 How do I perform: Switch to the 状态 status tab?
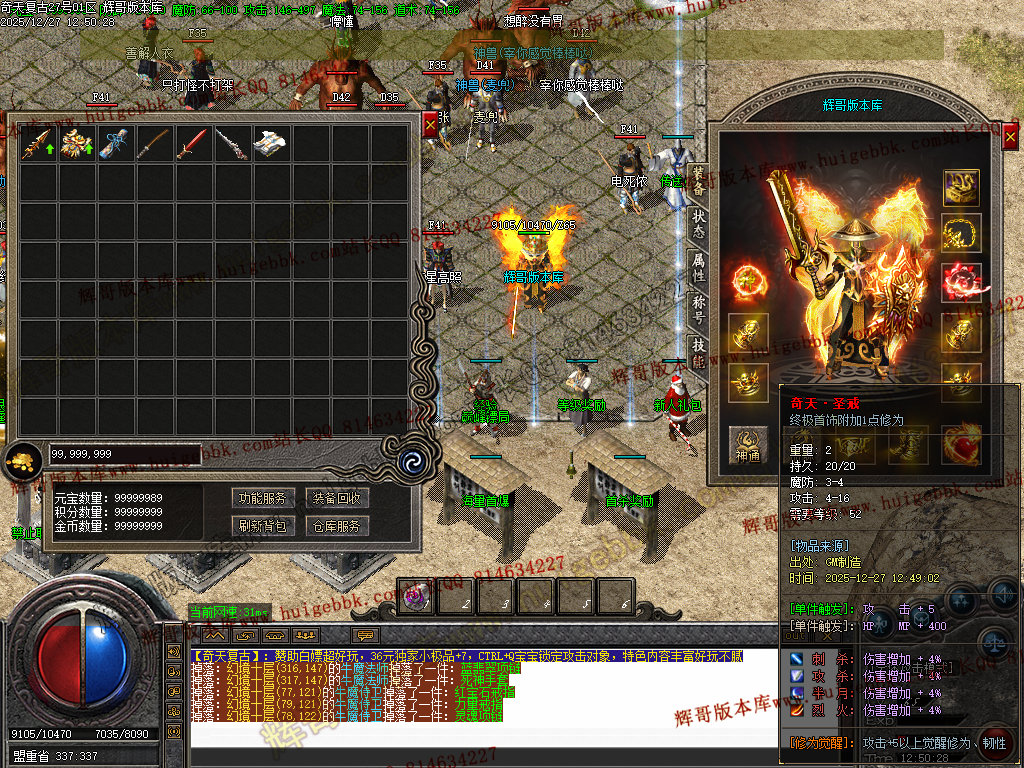click(x=698, y=226)
